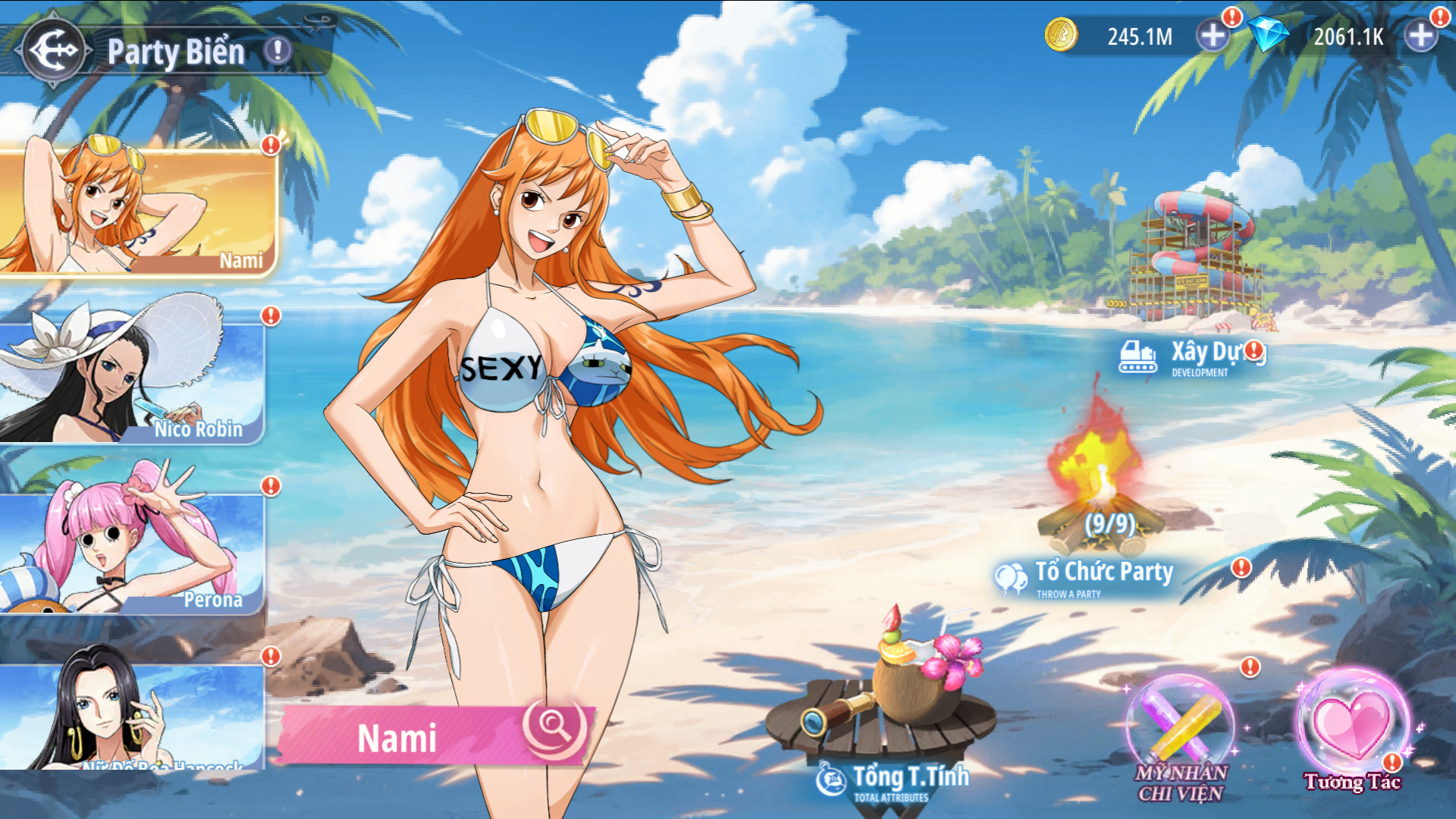Viewport: 1456px width, 819px height.
Task: Select the Nami character card
Action: point(136,212)
